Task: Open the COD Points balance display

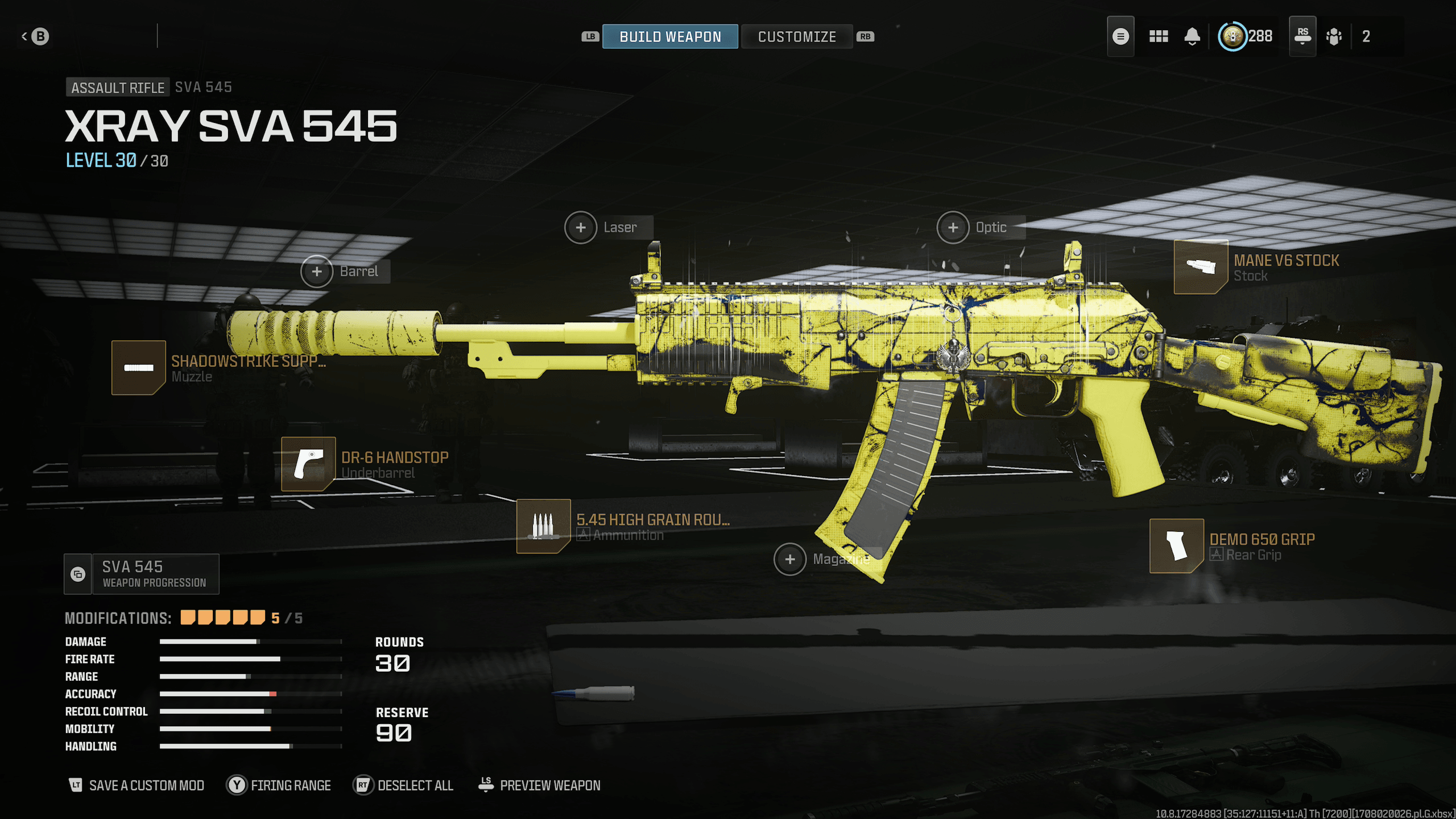Action: [x=1246, y=36]
